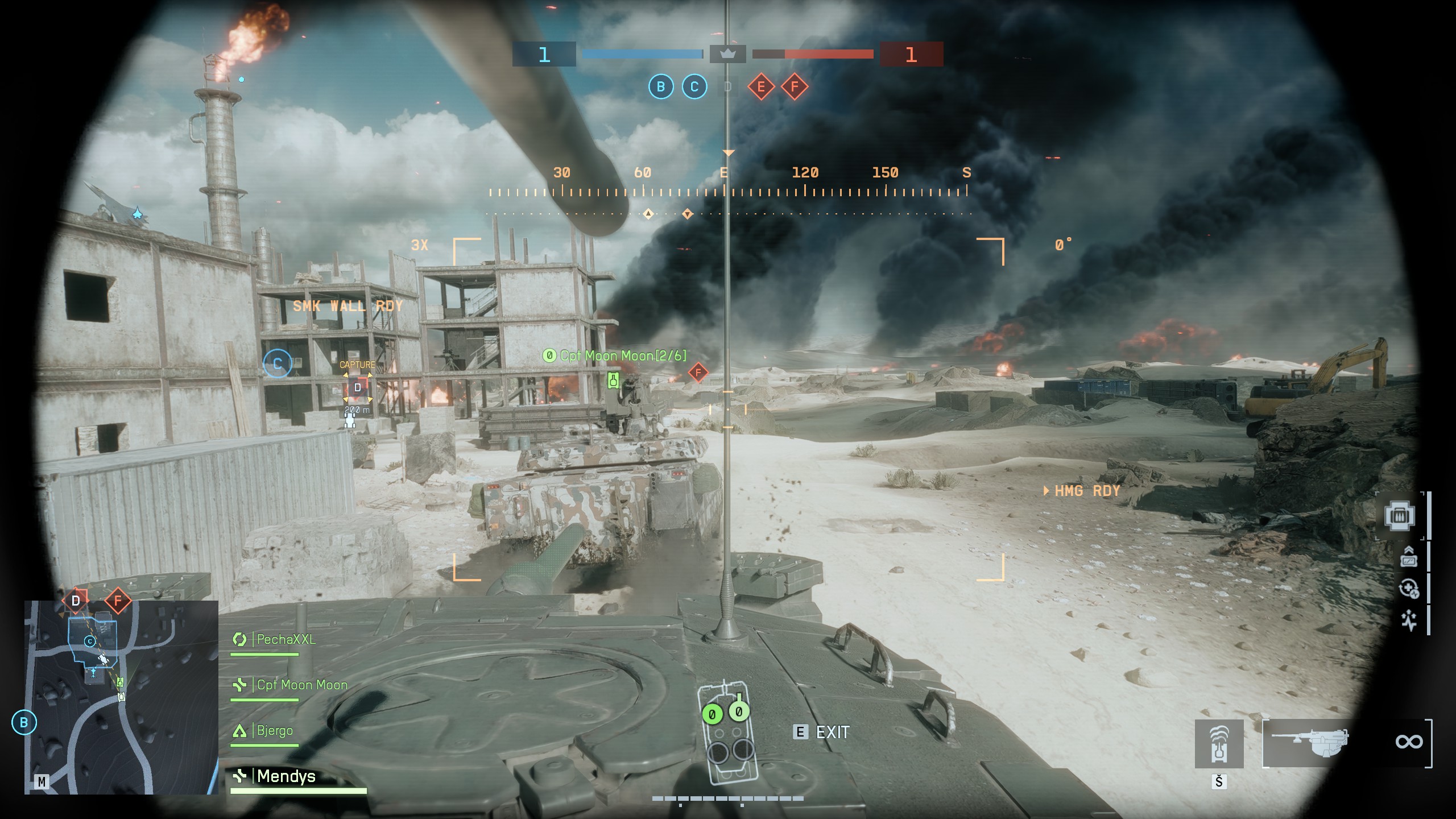This screenshot has height=819, width=1456.
Task: Select objective B in the top flag bar
Action: (661, 87)
